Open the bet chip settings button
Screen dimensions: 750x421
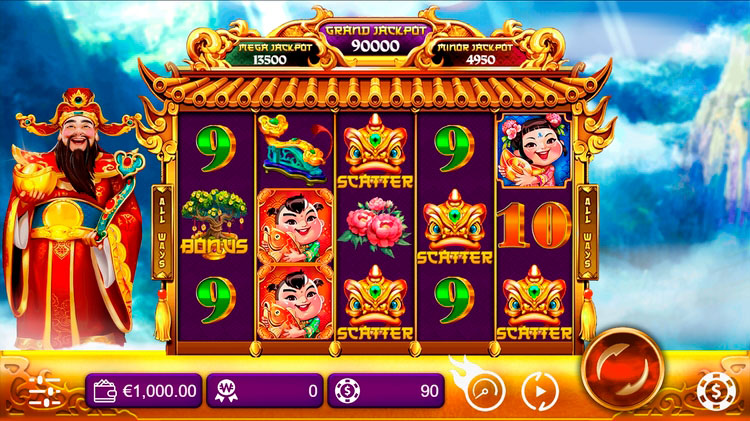(713, 390)
